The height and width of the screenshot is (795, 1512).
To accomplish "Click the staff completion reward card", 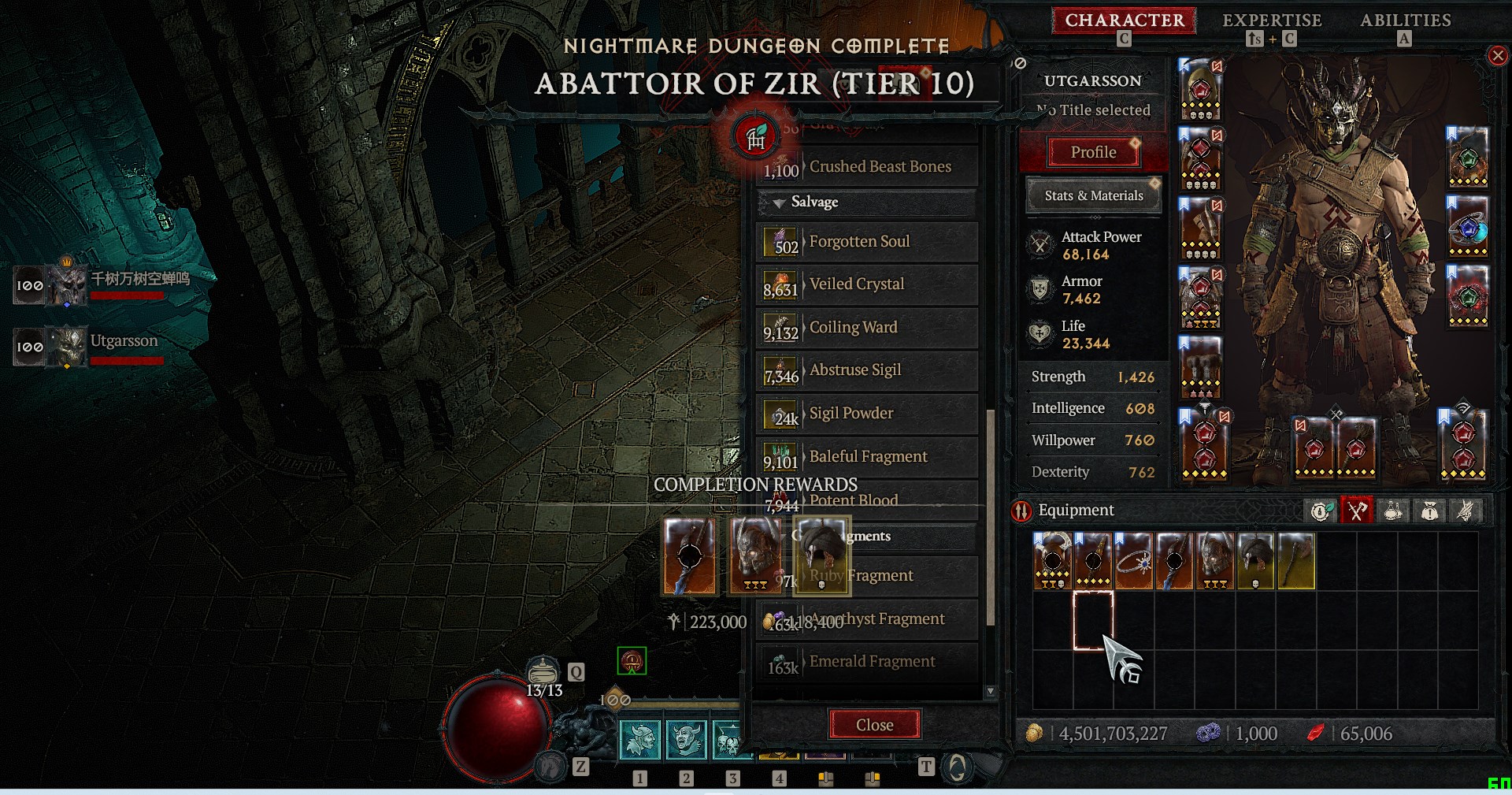I will [x=689, y=555].
